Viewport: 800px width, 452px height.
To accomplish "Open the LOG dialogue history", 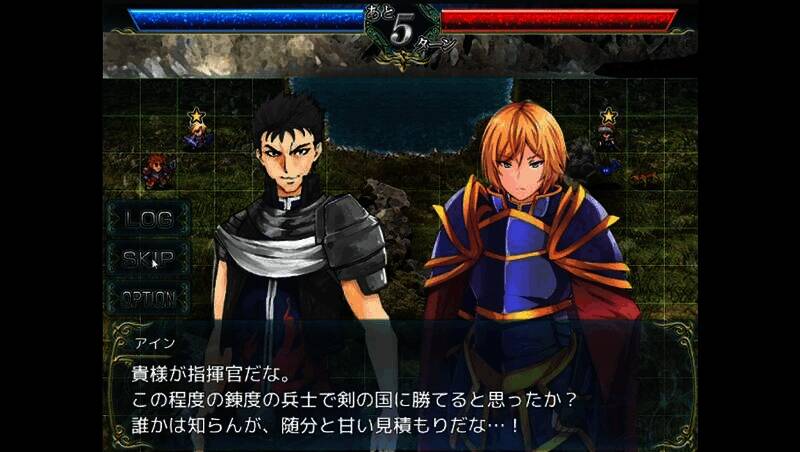I will pyautogui.click(x=148, y=219).
